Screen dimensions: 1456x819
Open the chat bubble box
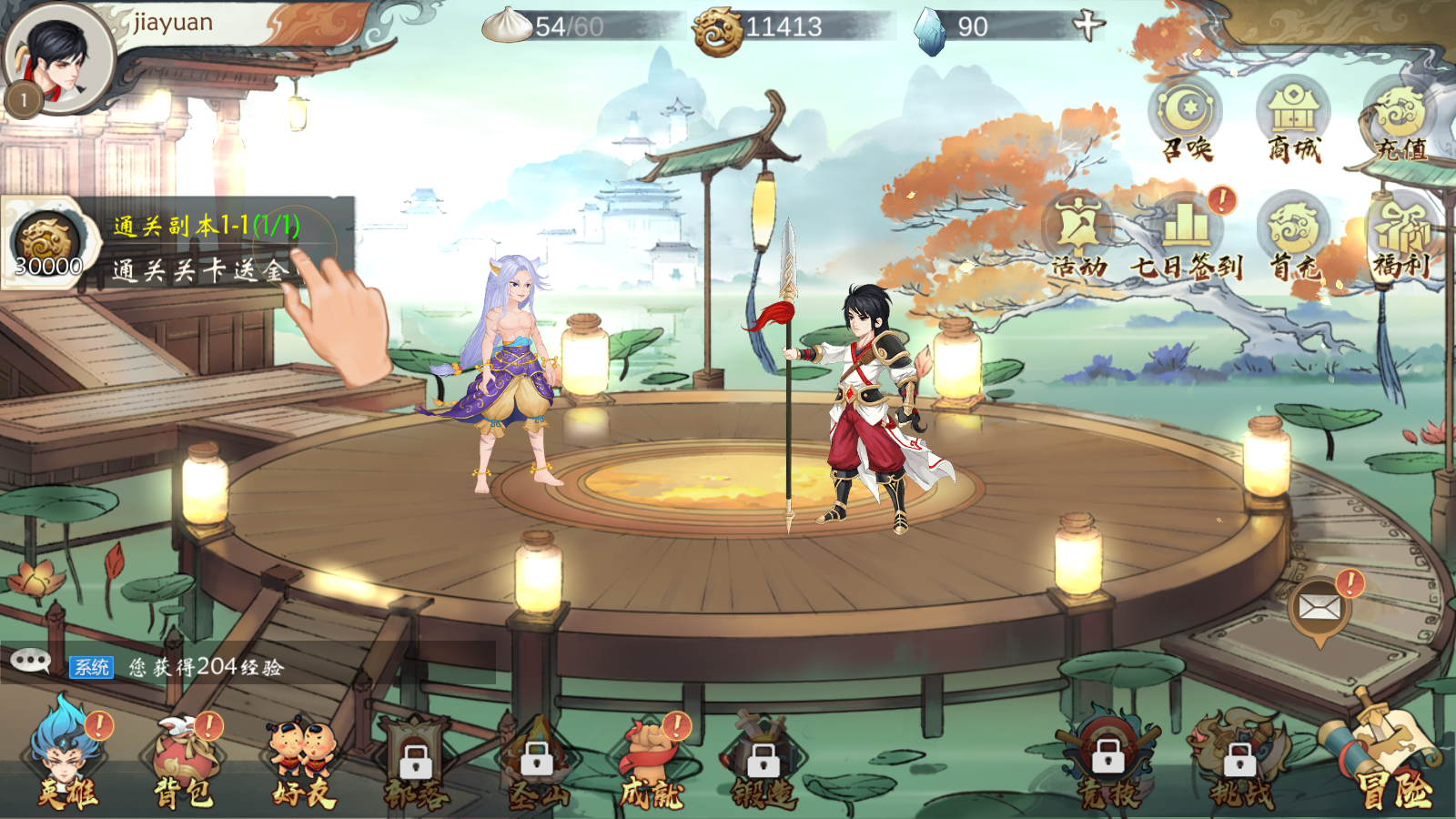tap(31, 662)
